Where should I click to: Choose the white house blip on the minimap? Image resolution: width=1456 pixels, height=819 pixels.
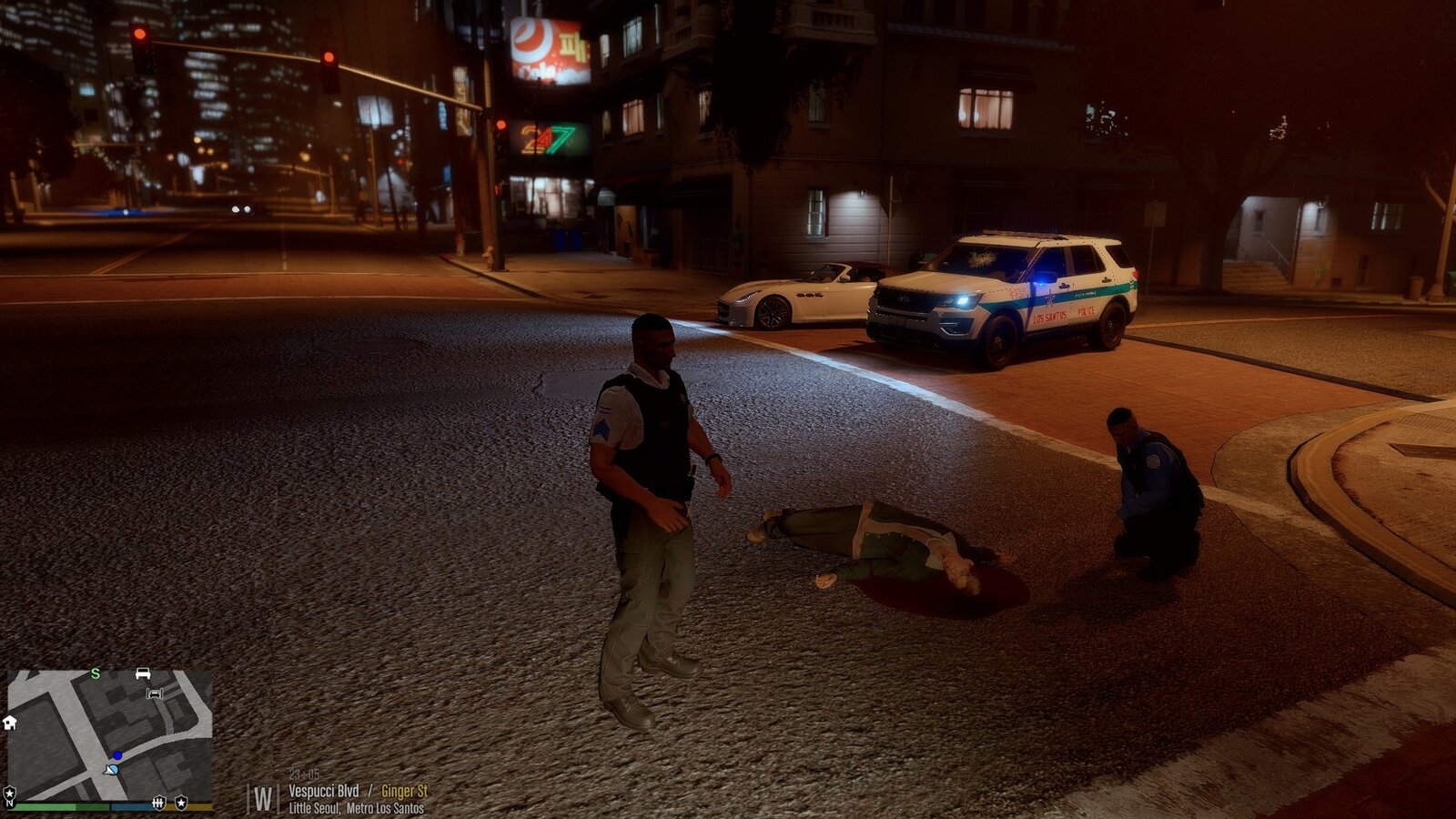[10, 723]
